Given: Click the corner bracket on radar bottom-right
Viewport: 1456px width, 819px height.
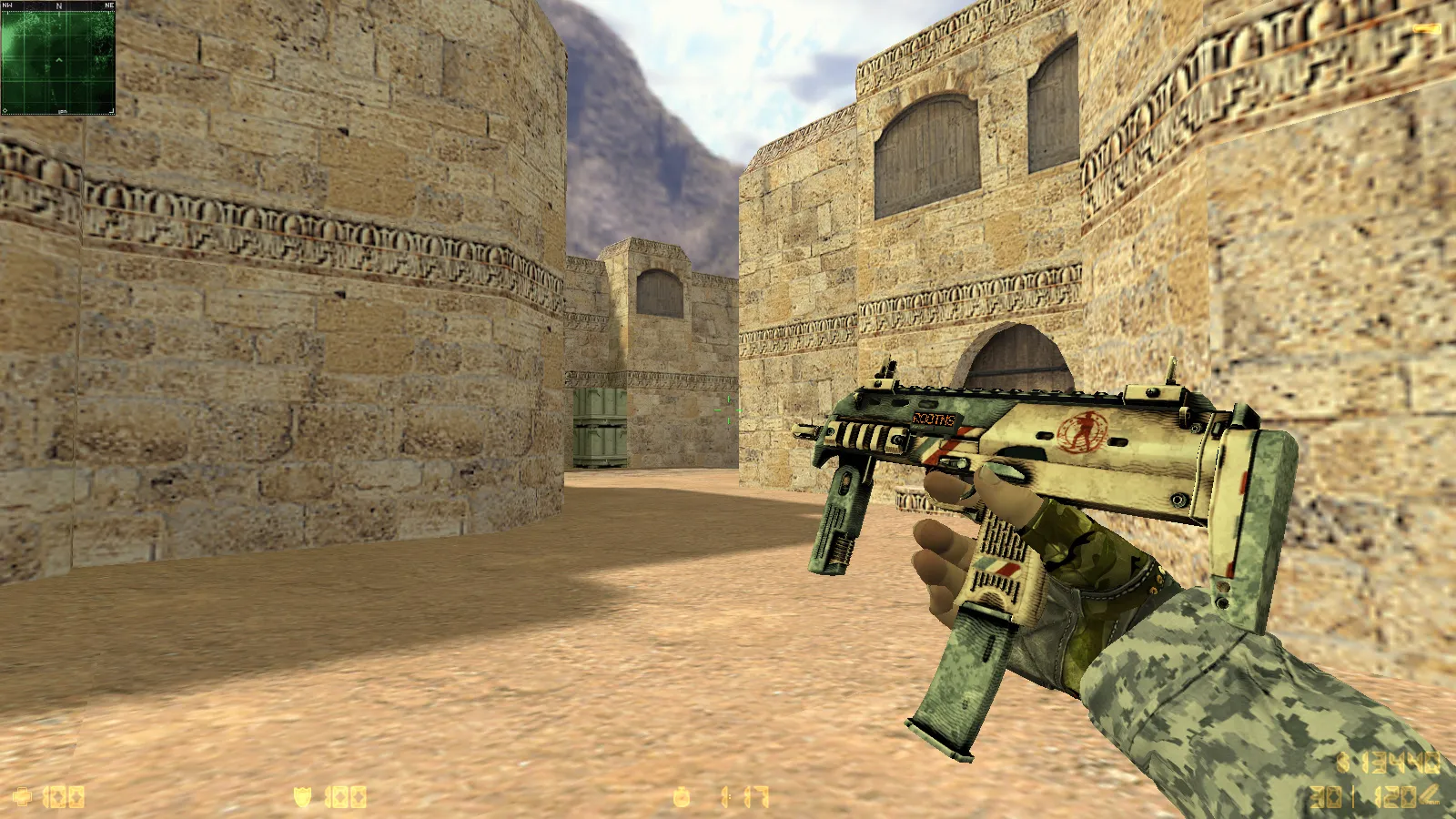Looking at the screenshot, I should [x=112, y=111].
